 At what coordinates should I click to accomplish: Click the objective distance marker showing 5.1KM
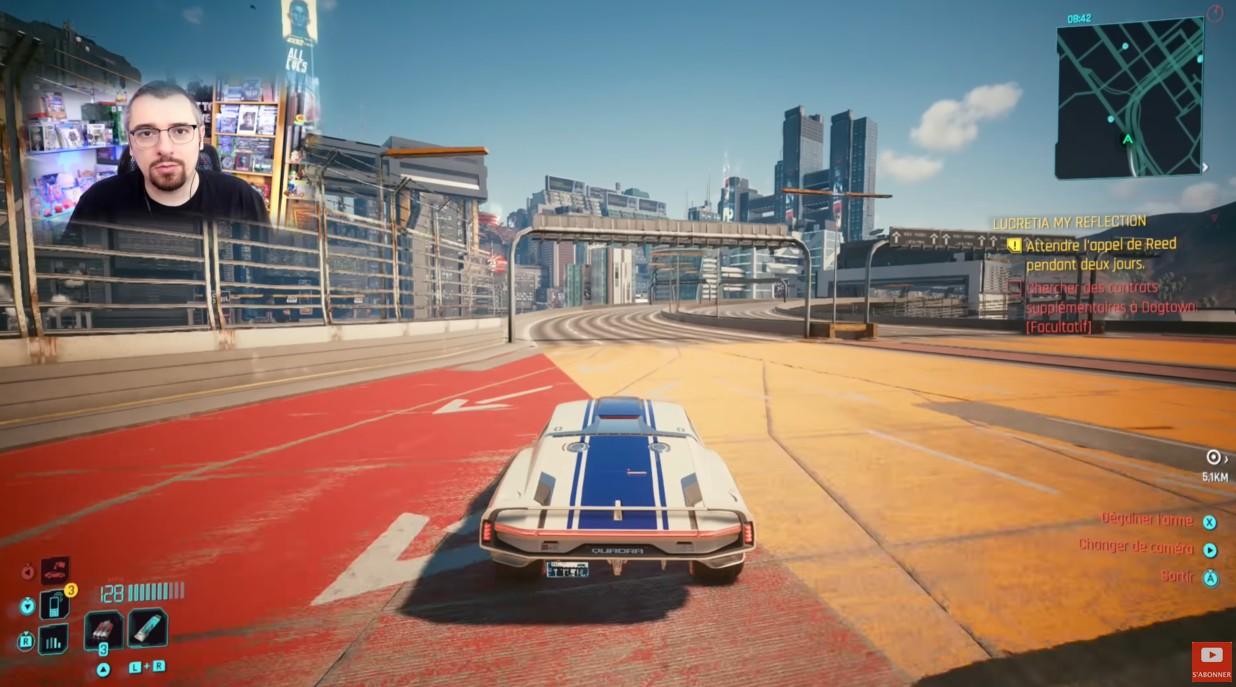[x=1214, y=467]
